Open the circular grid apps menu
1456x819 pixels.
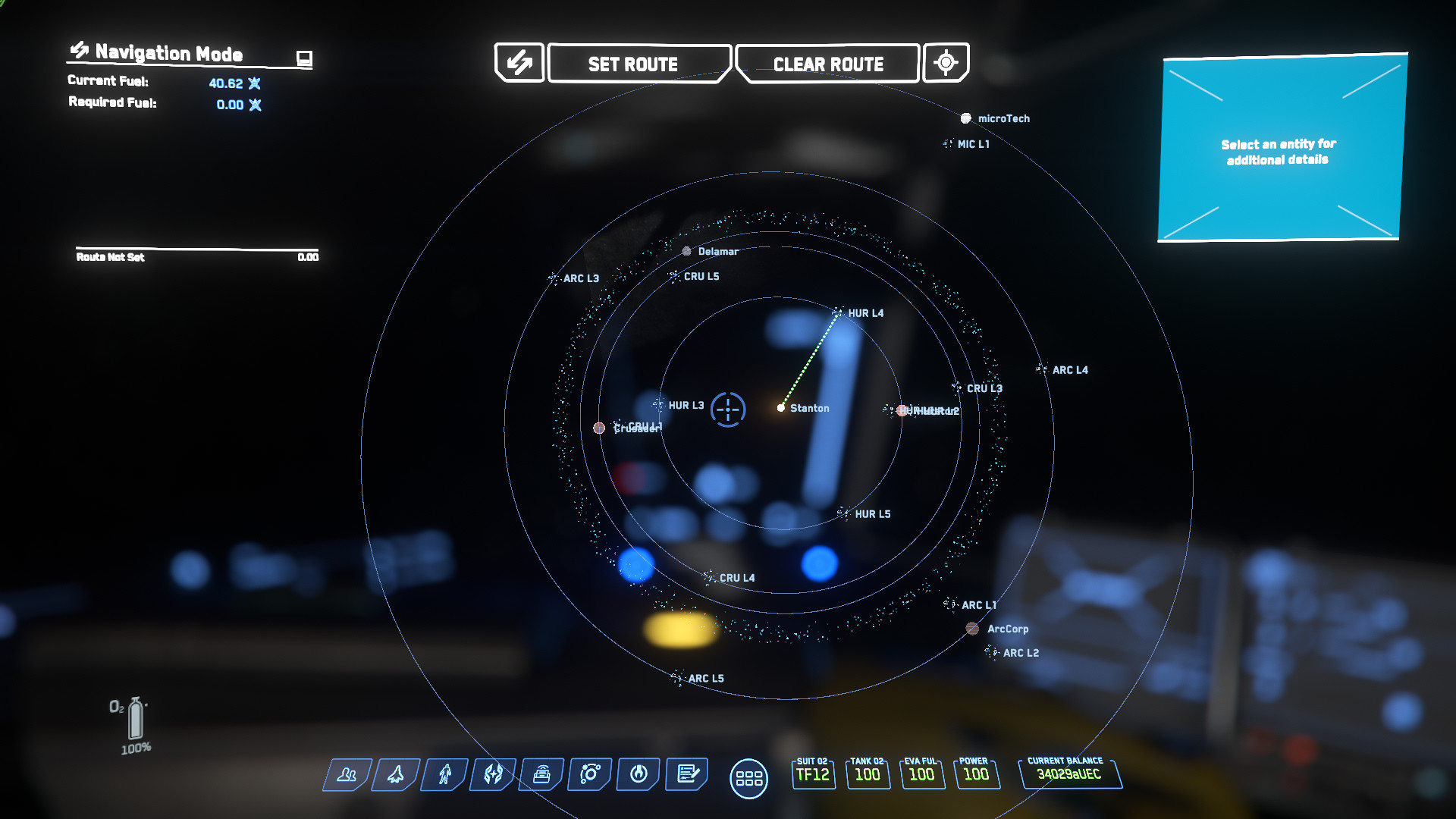point(748,779)
